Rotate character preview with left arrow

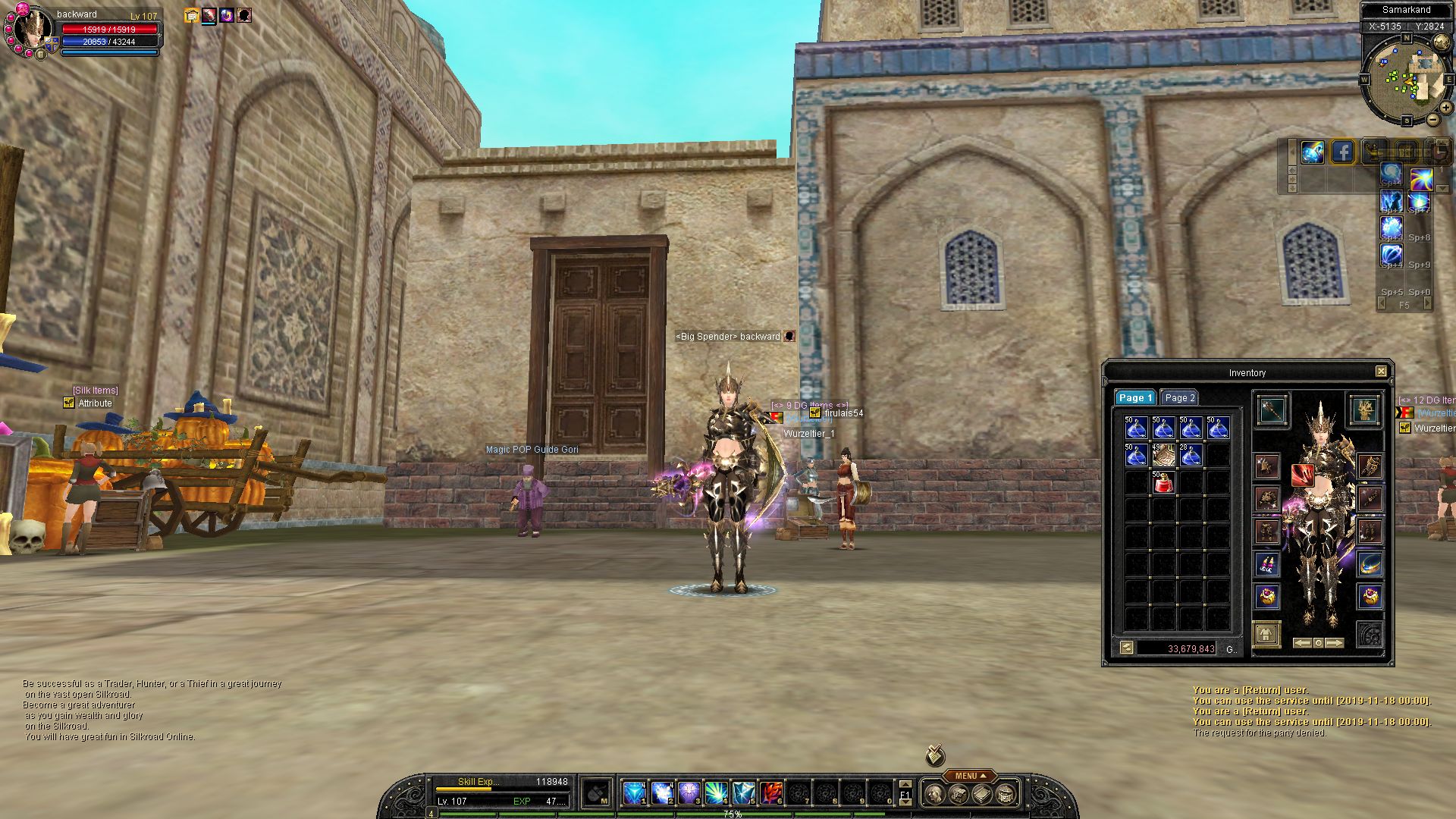click(x=1302, y=643)
